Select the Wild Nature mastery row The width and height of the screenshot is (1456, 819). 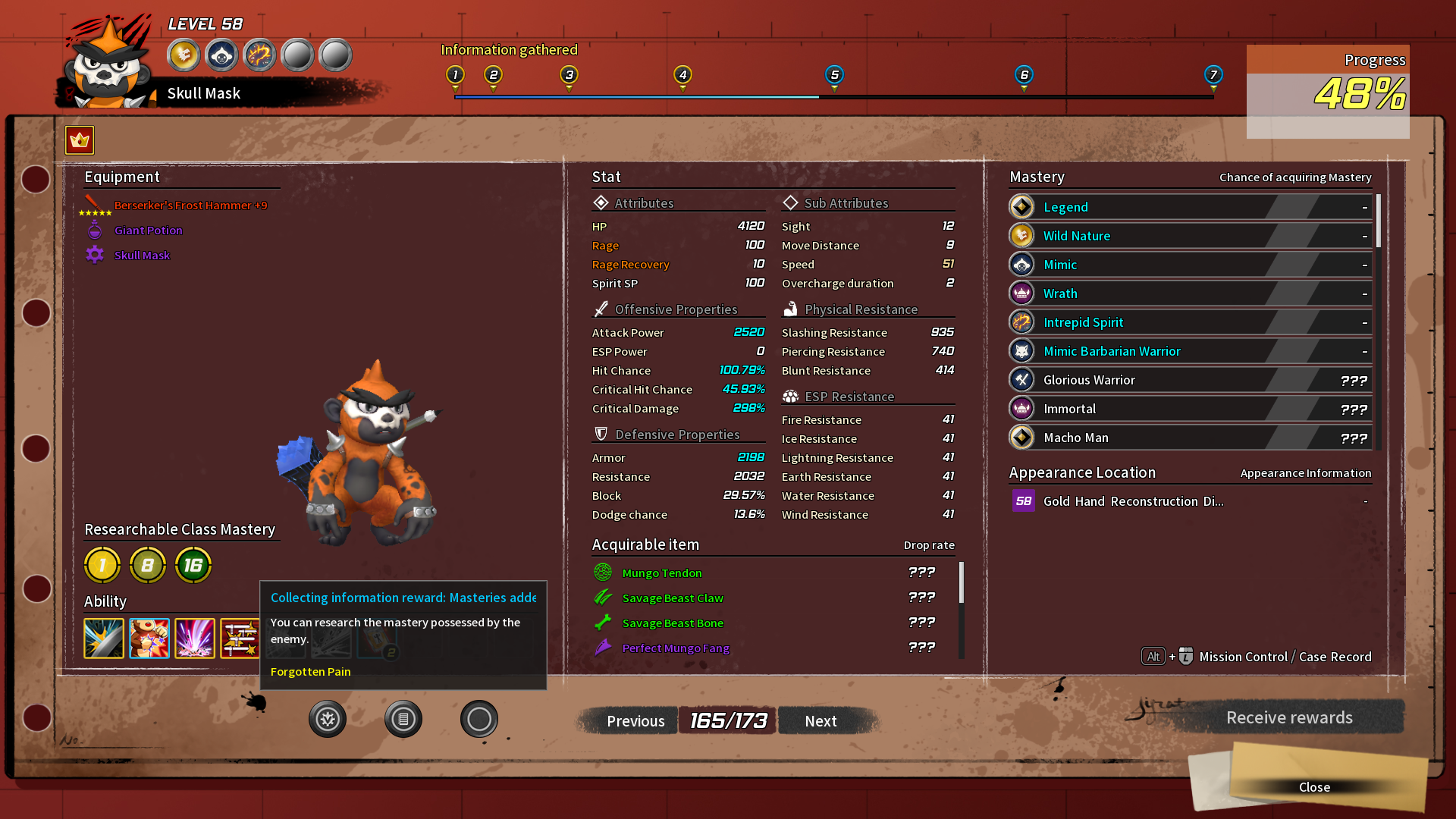(x=1190, y=236)
